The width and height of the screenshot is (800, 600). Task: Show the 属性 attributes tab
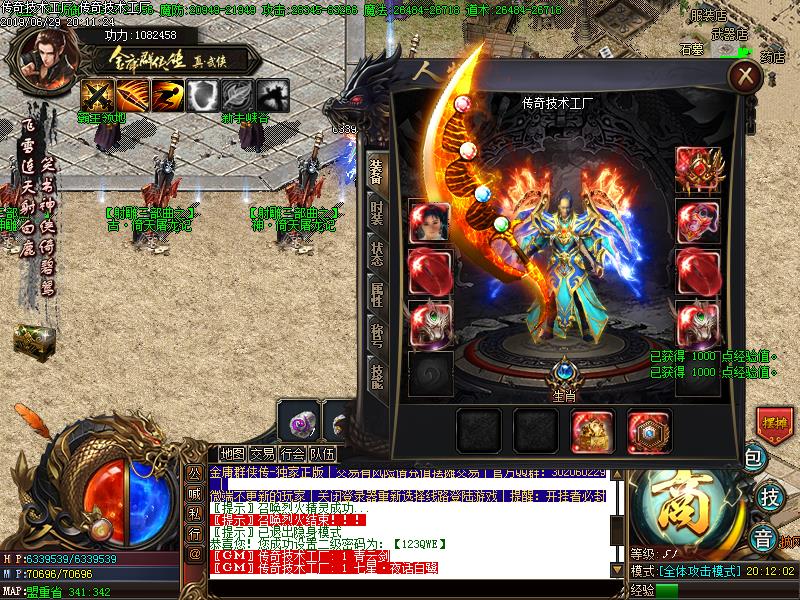click(x=376, y=294)
